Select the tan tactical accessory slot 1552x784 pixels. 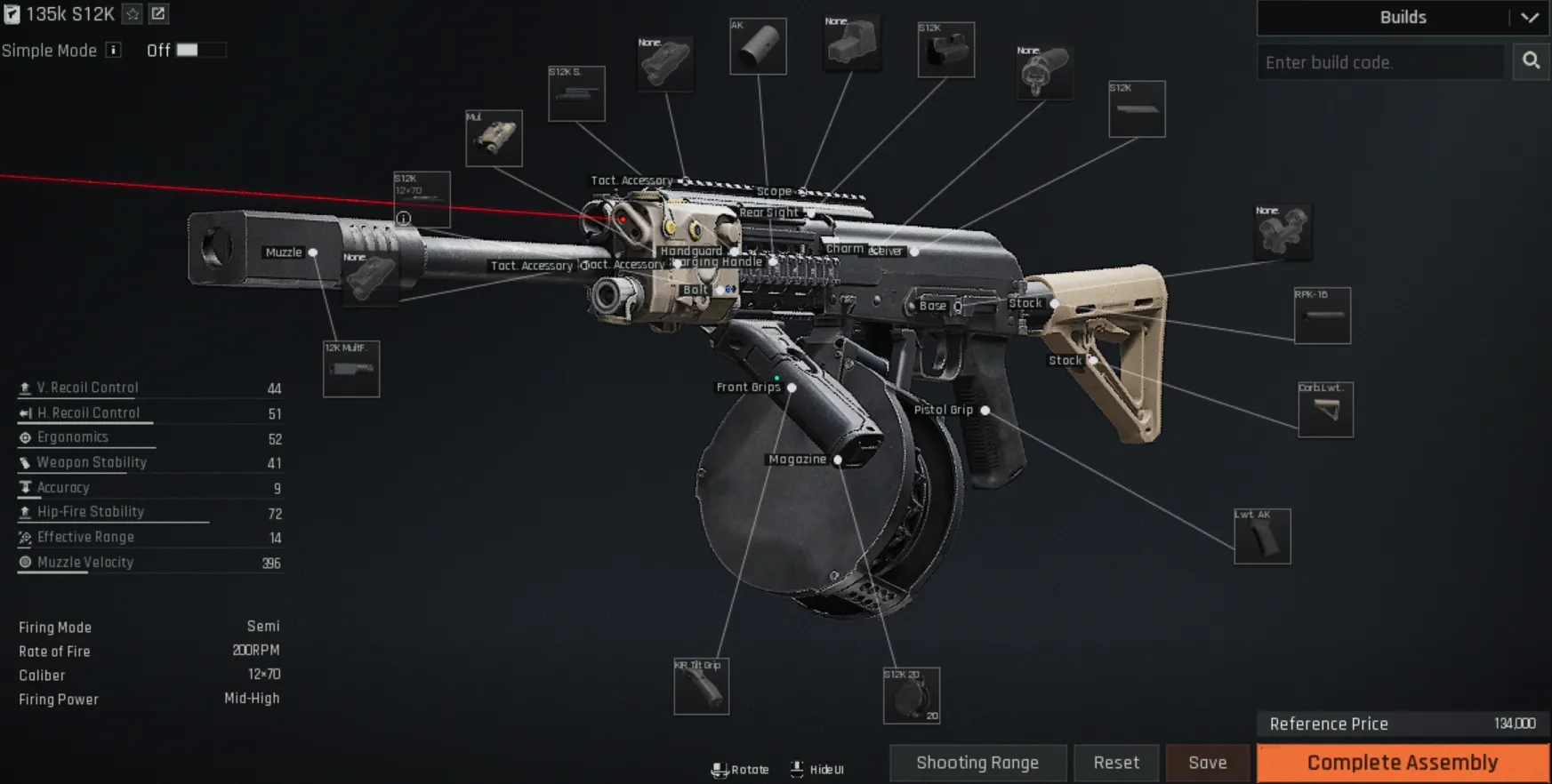point(494,138)
